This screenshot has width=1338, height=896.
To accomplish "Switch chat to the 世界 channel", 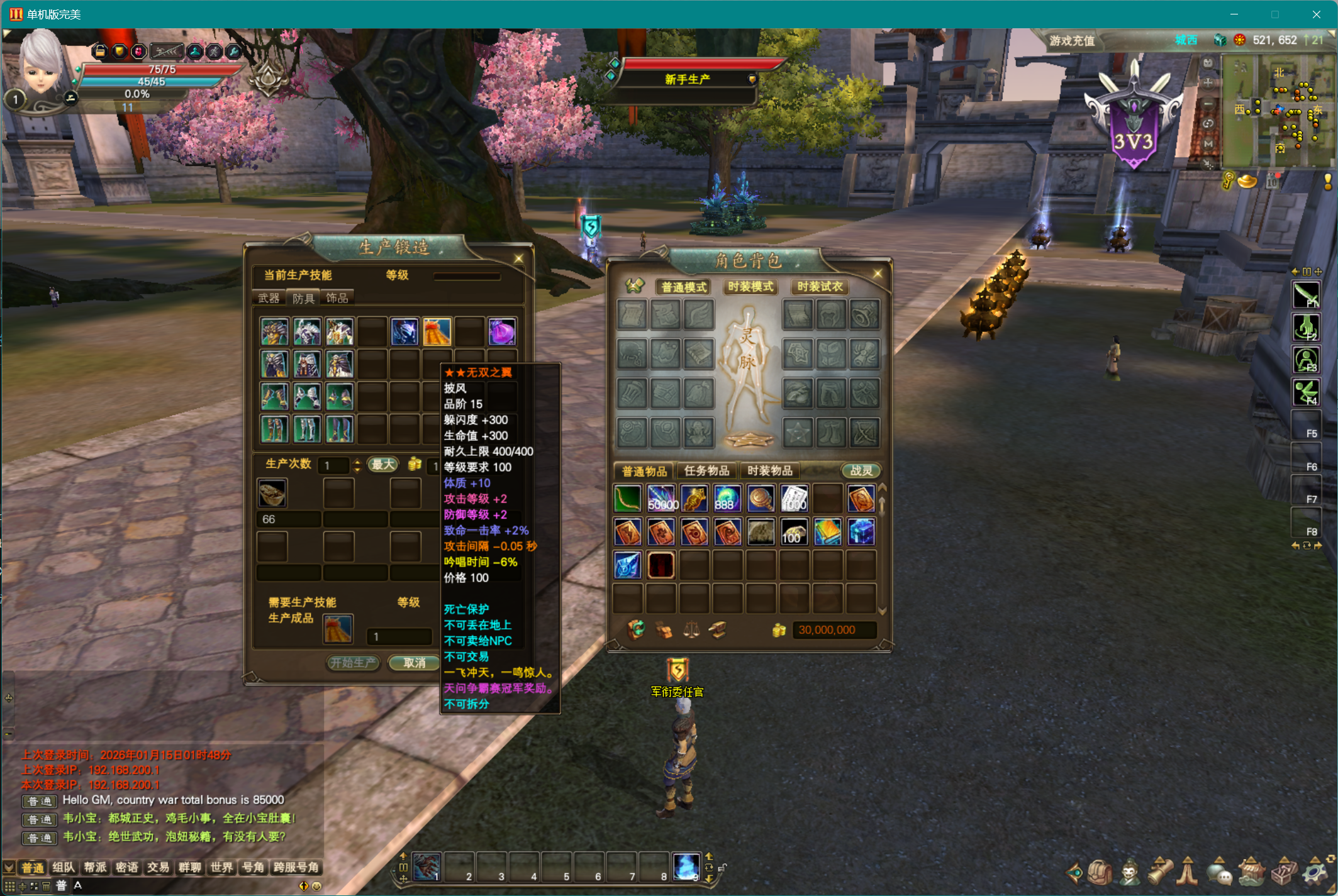I will coord(221,868).
